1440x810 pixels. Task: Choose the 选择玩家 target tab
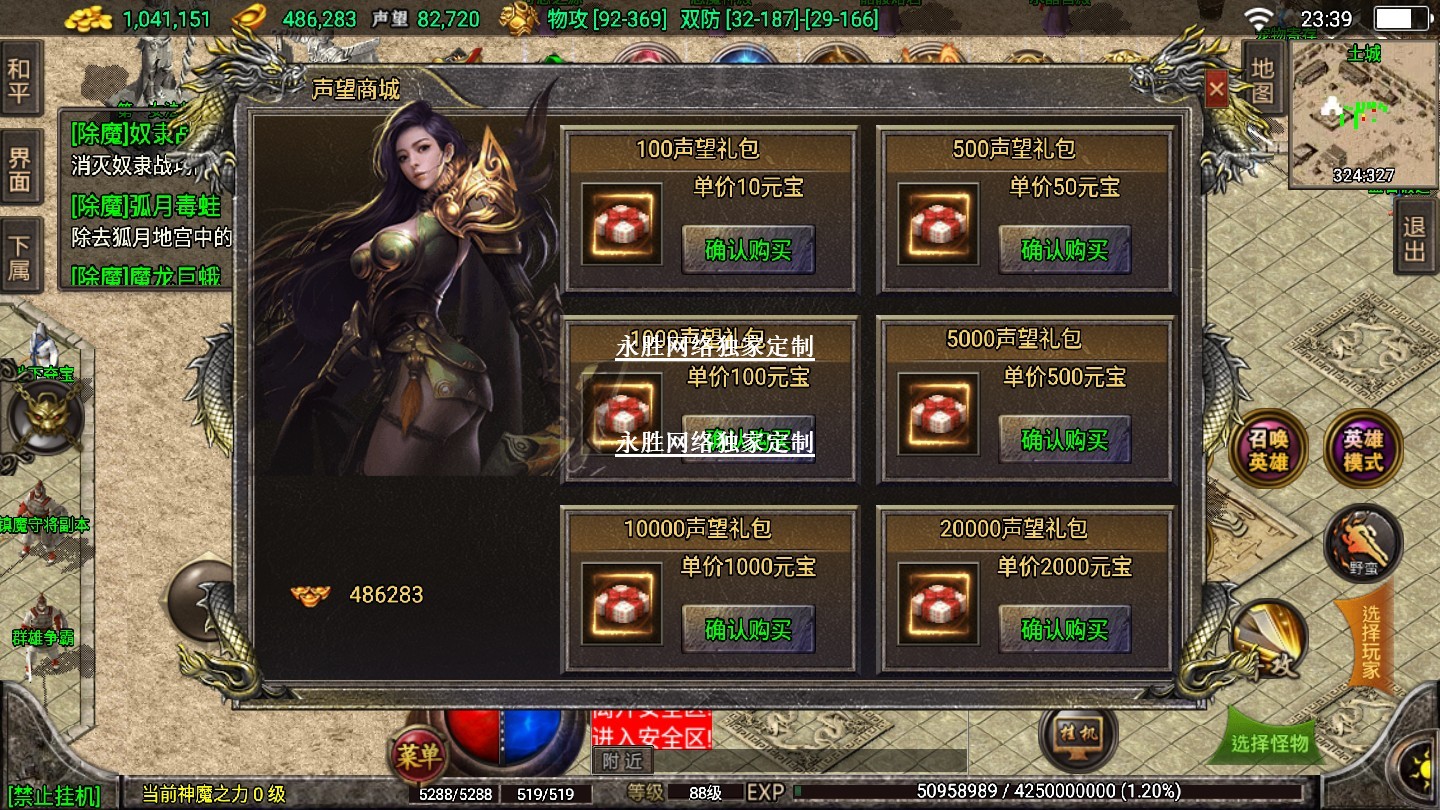point(1369,640)
